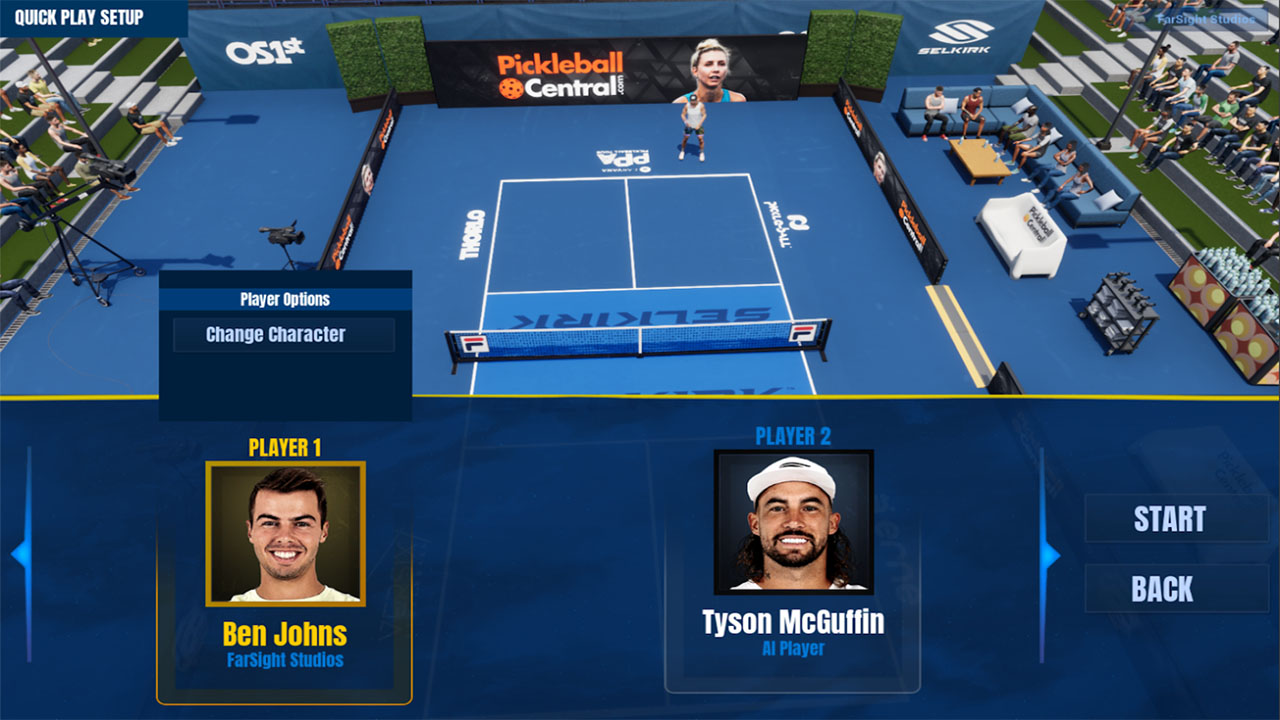Click the FarSight Studios text under Ben Johns
Screen dimensions: 1280x720
click(287, 657)
